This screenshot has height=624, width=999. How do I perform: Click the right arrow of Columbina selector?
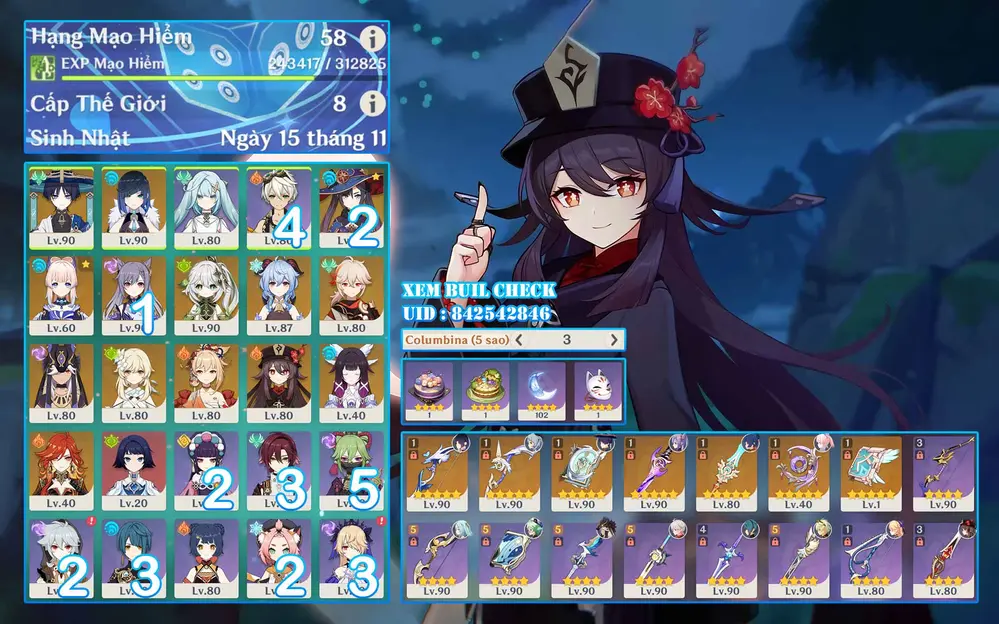click(x=613, y=340)
